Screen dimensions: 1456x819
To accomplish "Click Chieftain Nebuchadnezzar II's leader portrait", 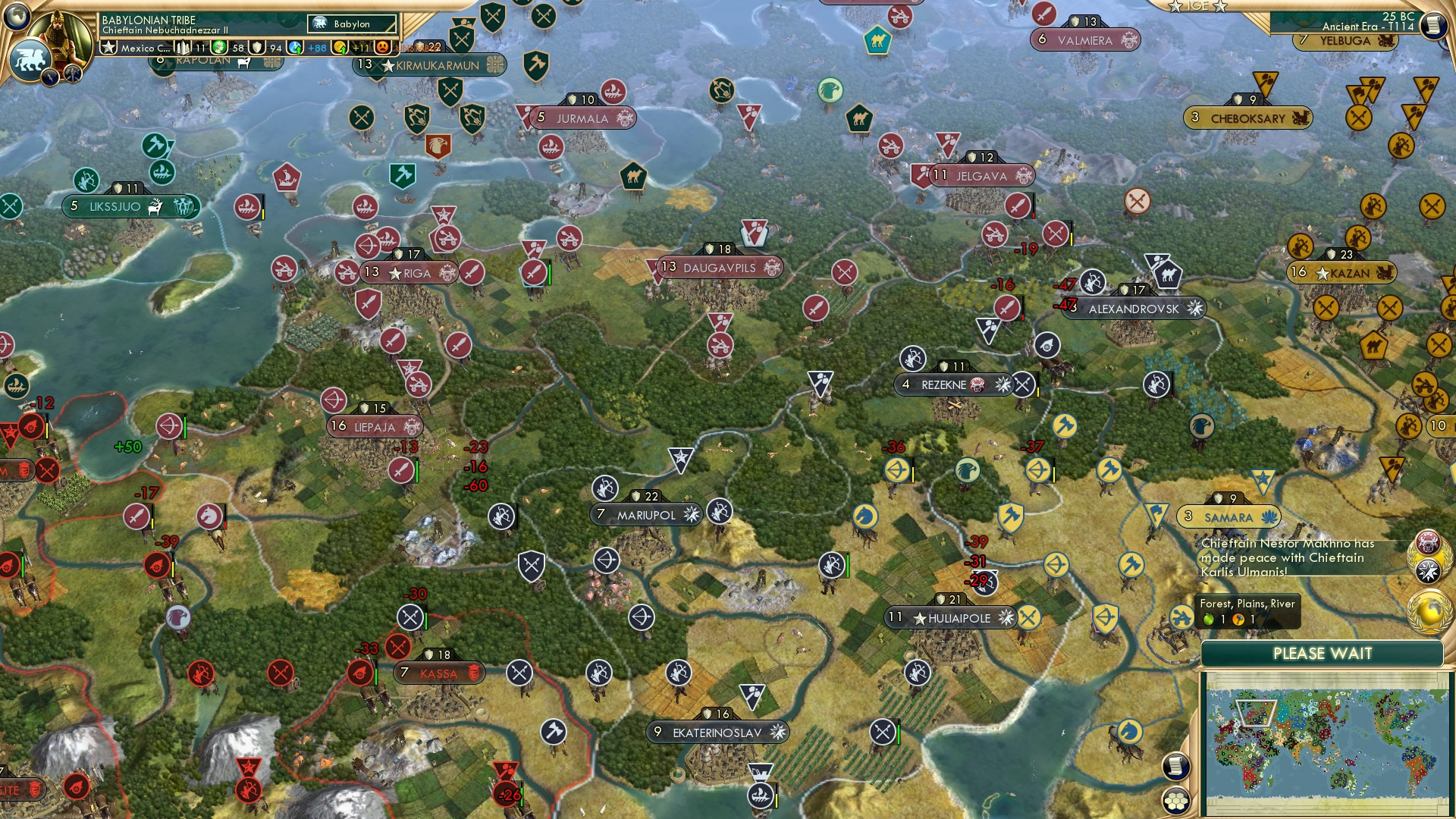I will tap(59, 36).
